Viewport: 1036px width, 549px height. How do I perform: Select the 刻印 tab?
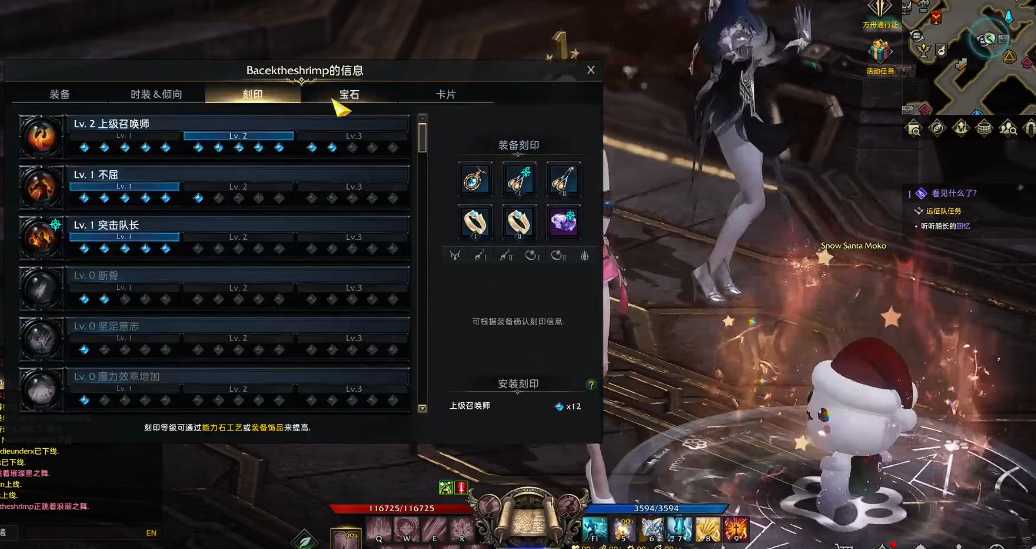click(253, 95)
